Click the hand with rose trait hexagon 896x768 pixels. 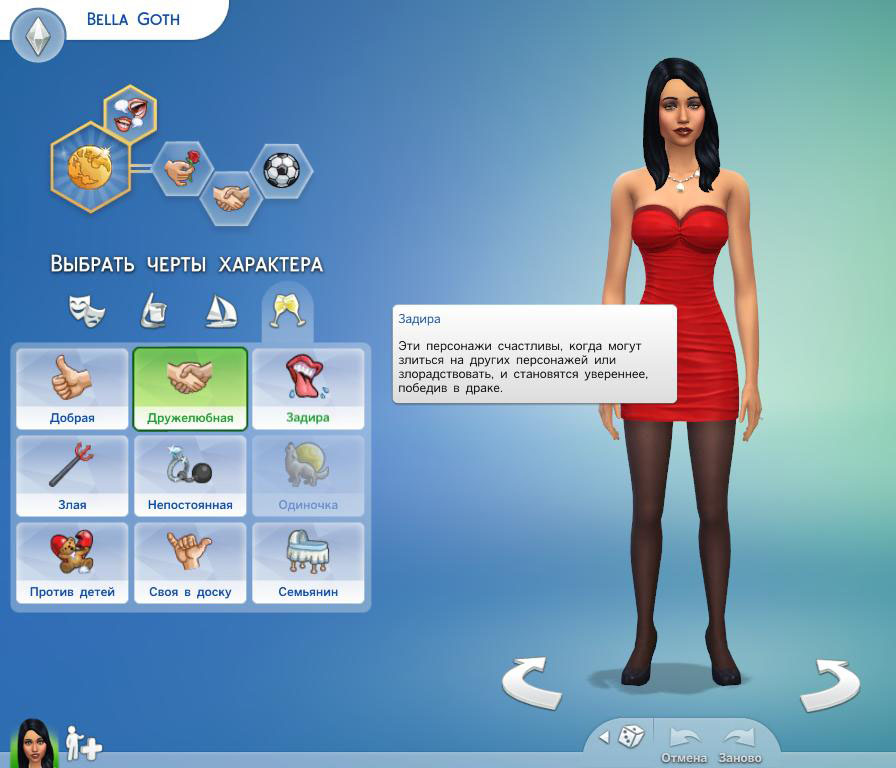(x=183, y=169)
